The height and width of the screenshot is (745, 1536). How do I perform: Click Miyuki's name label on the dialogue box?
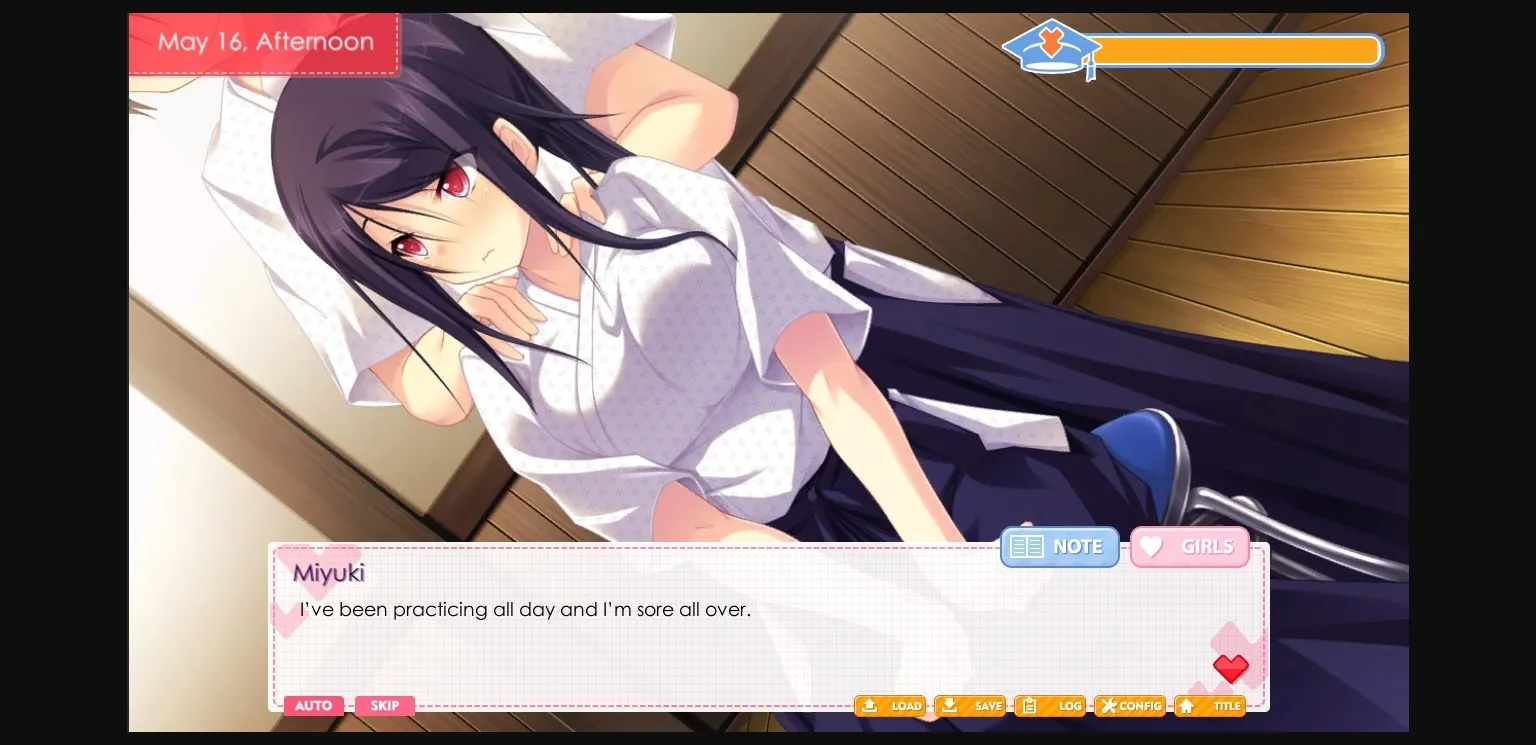[x=328, y=573]
